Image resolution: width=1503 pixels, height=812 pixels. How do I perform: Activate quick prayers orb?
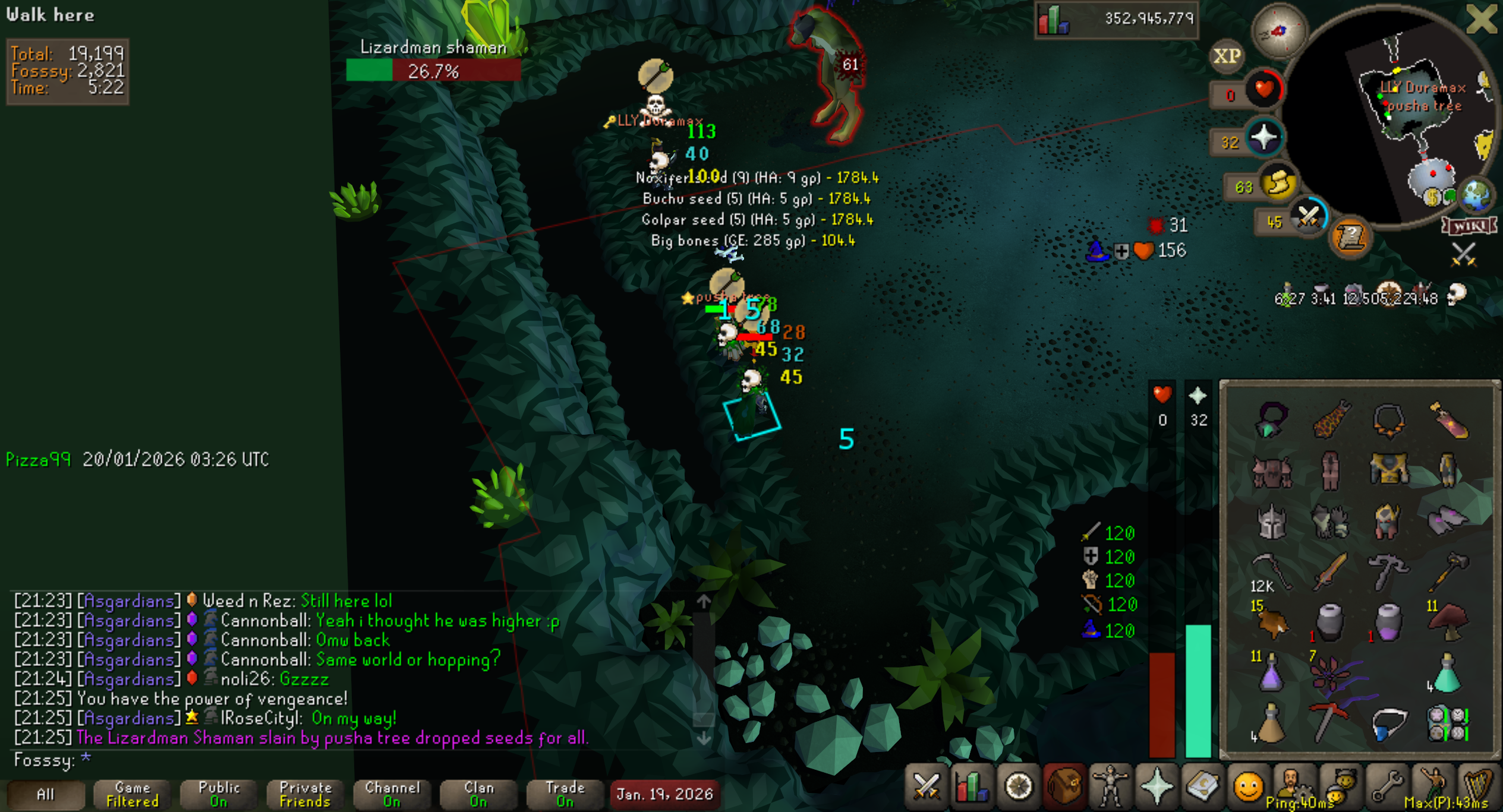tap(1264, 138)
